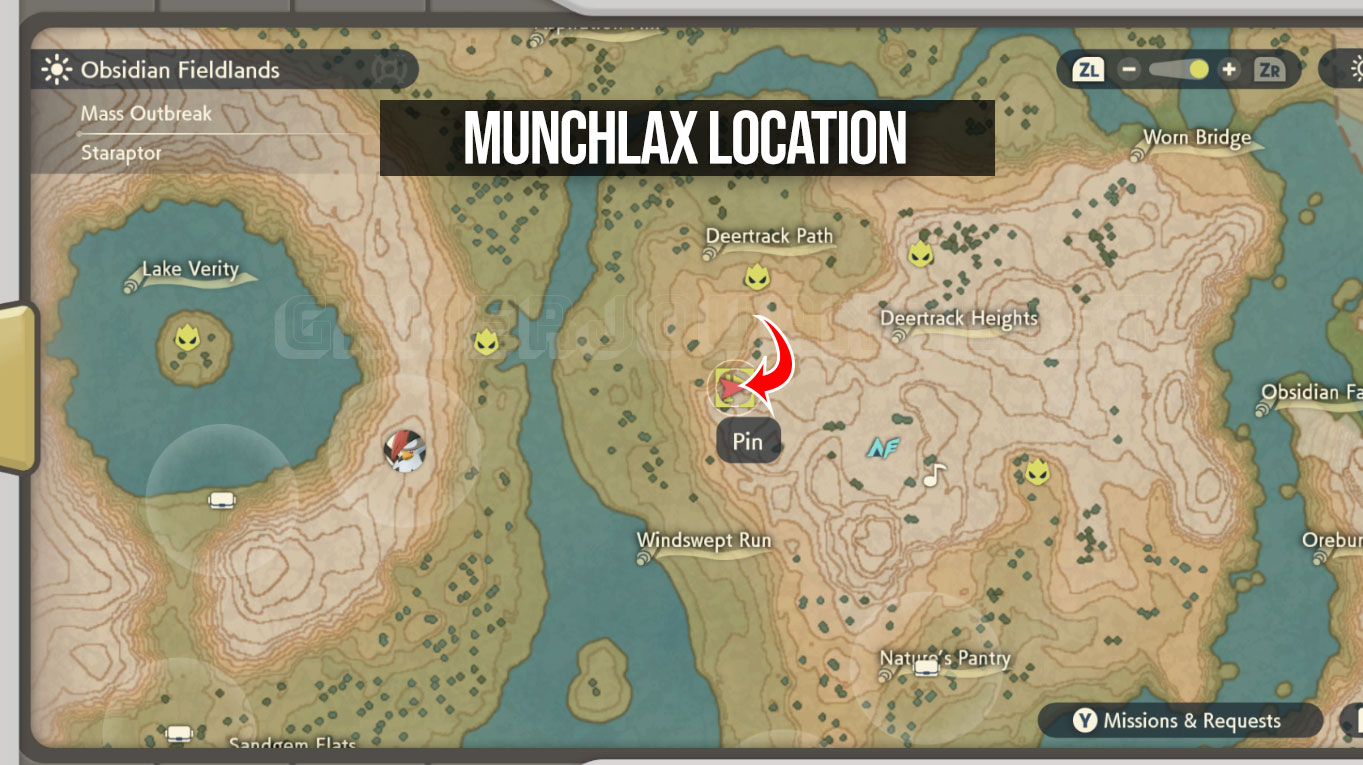Click the weather sun icon beside Obsidian Fieldlands
This screenshot has height=765, width=1363.
pos(58,70)
